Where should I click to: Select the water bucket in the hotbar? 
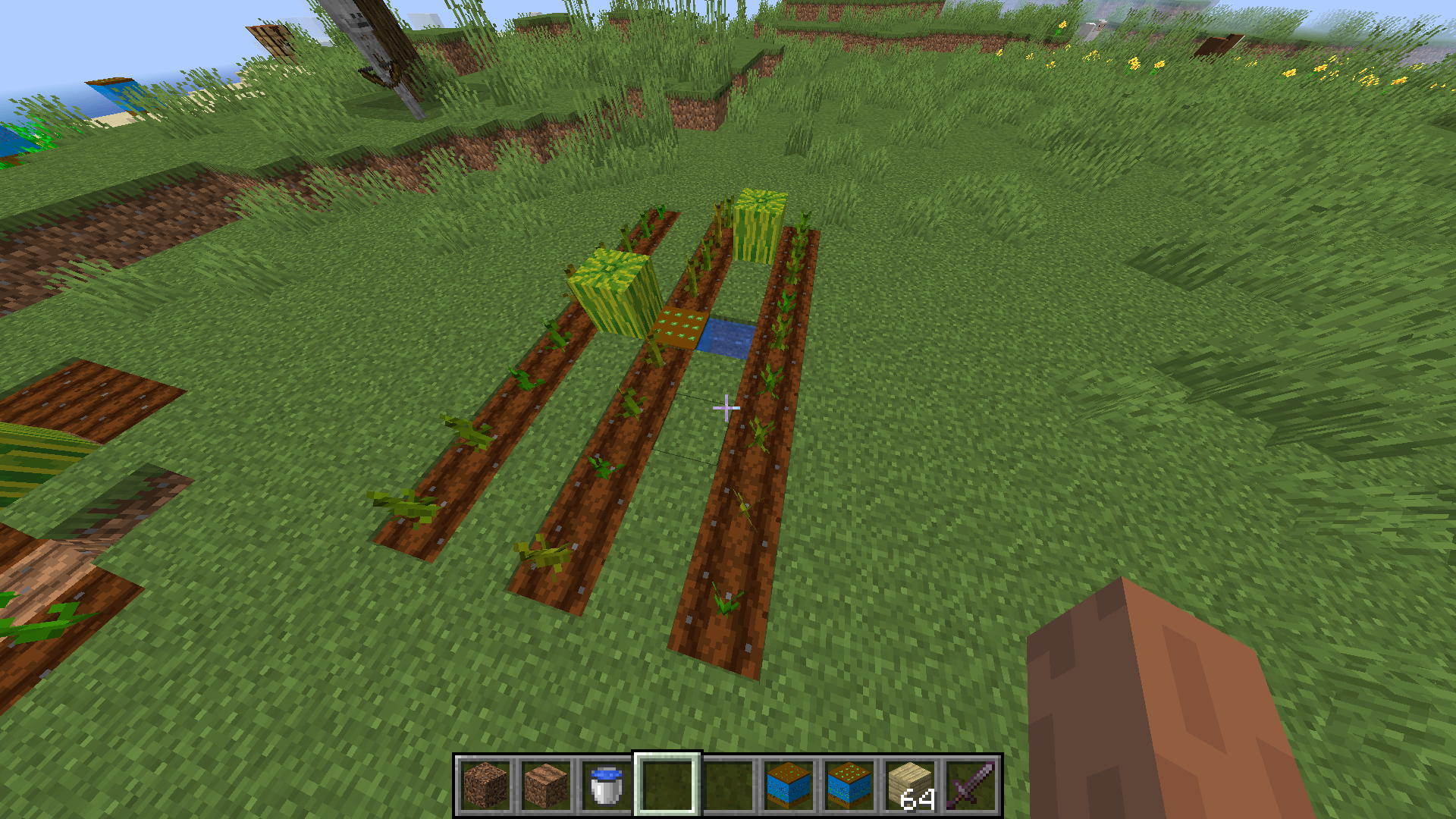coord(605,786)
